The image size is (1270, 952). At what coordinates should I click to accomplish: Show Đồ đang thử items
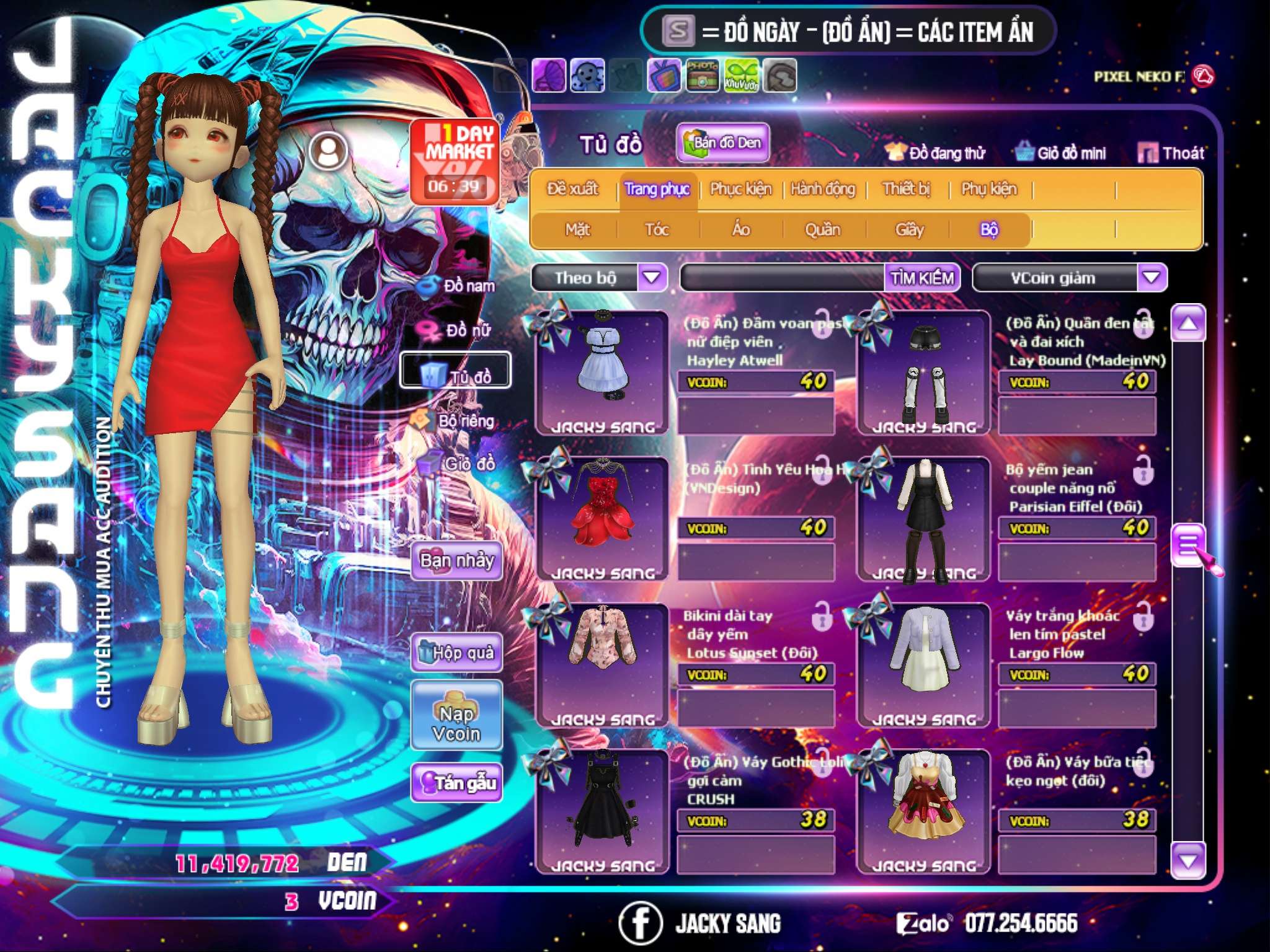tap(936, 153)
